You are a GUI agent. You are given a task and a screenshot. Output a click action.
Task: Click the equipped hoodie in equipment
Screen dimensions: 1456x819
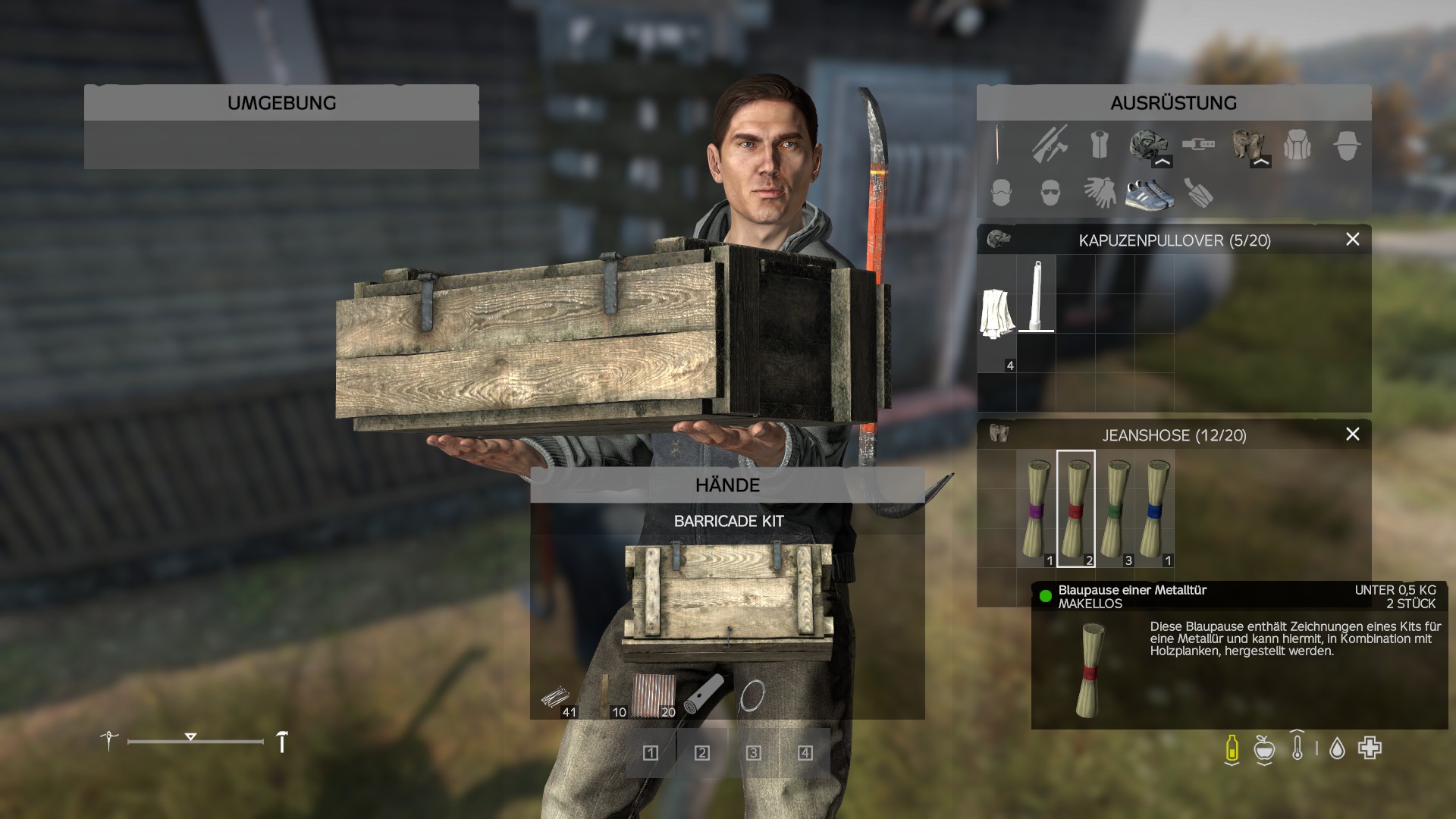point(1147,146)
